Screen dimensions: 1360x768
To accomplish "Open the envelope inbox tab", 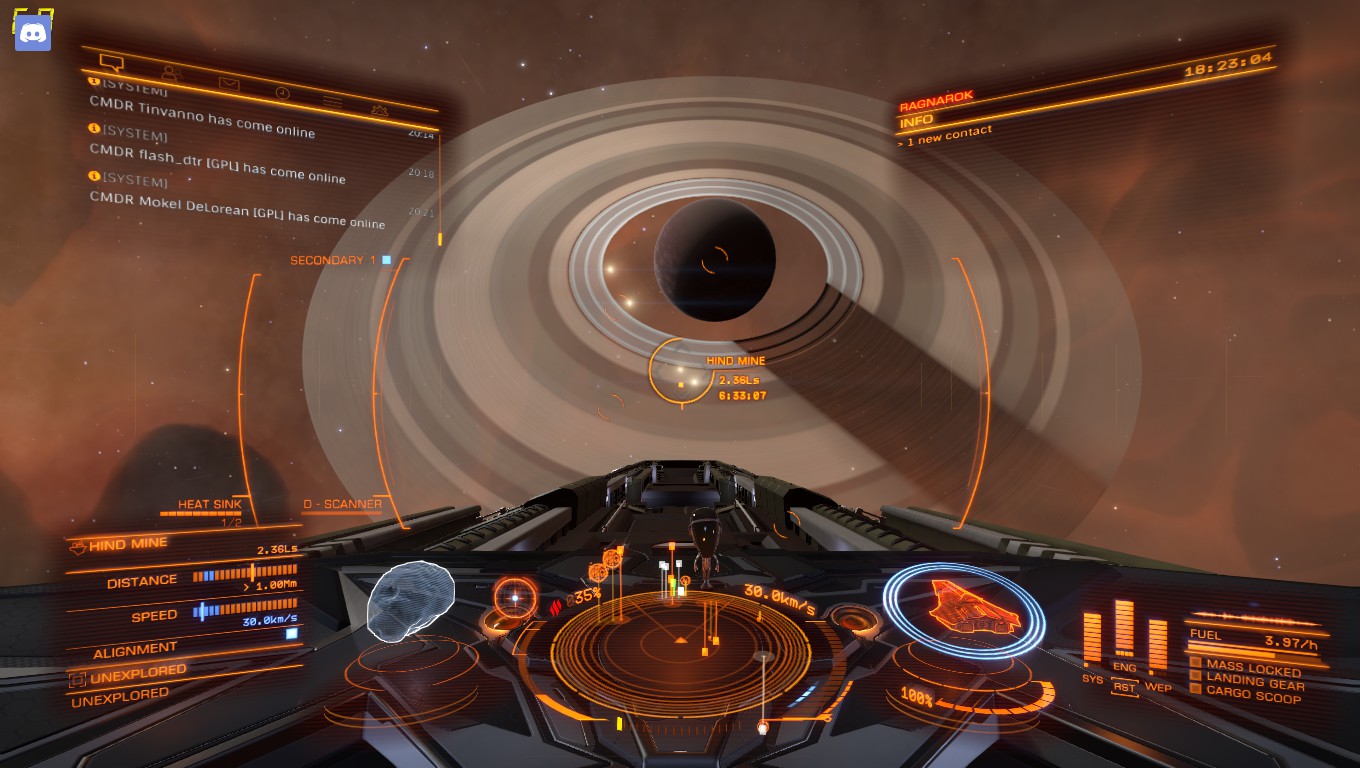I will (229, 83).
